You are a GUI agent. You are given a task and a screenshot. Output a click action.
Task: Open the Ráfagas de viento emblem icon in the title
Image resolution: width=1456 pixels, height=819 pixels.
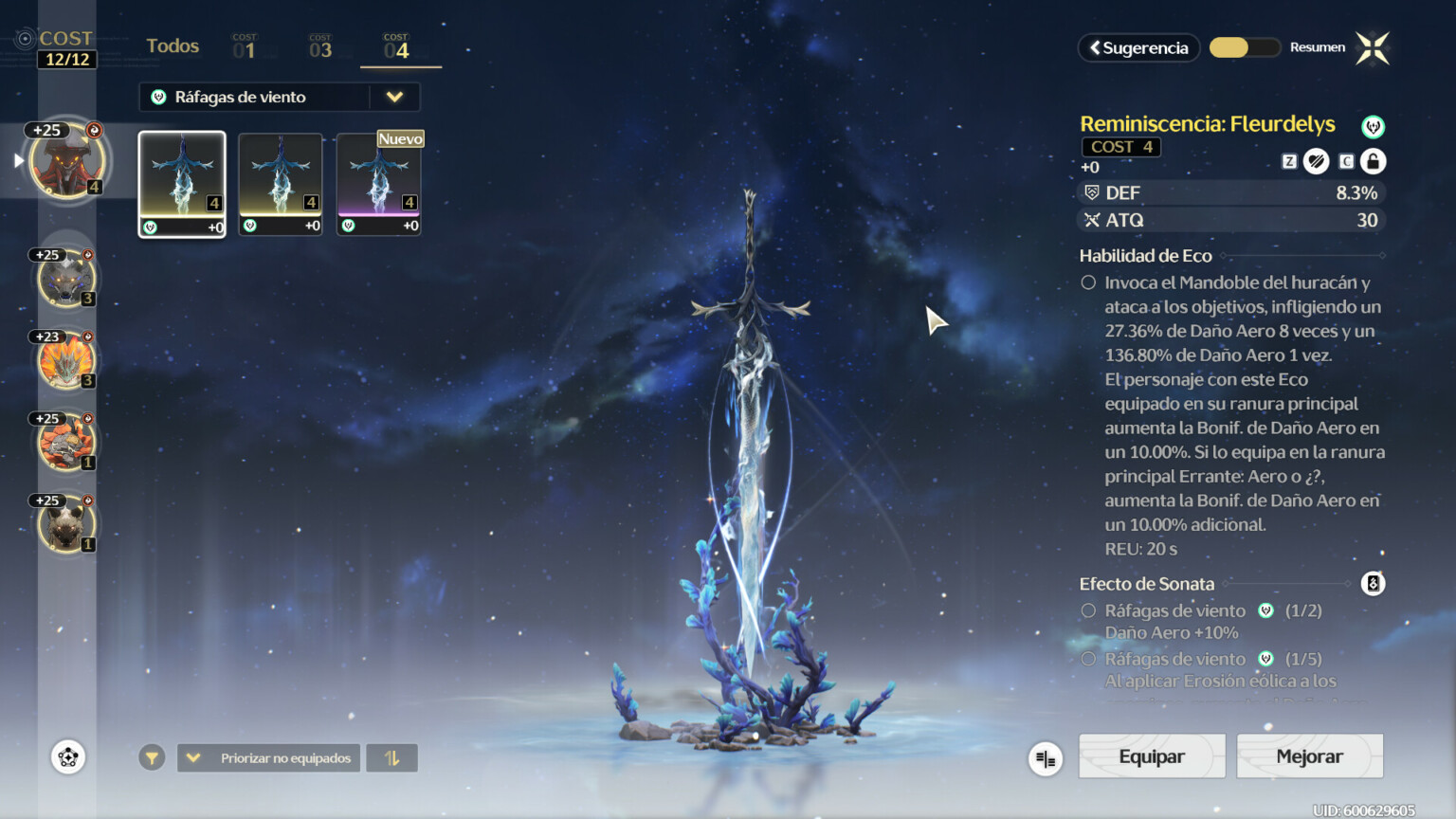pyautogui.click(x=1373, y=124)
